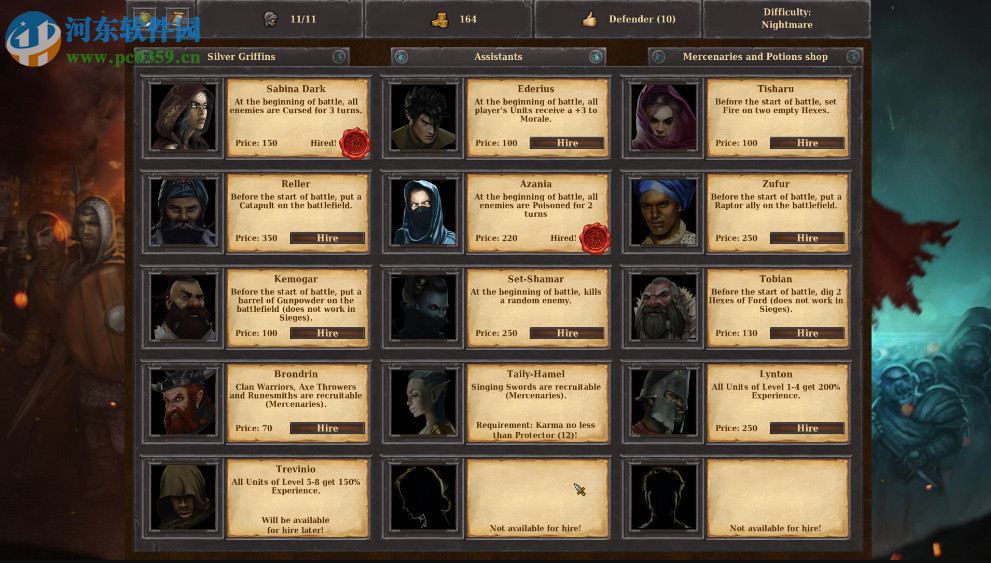Image resolution: width=991 pixels, height=563 pixels.
Task: Hire Brondrin for 70 gold
Action: [x=327, y=428]
